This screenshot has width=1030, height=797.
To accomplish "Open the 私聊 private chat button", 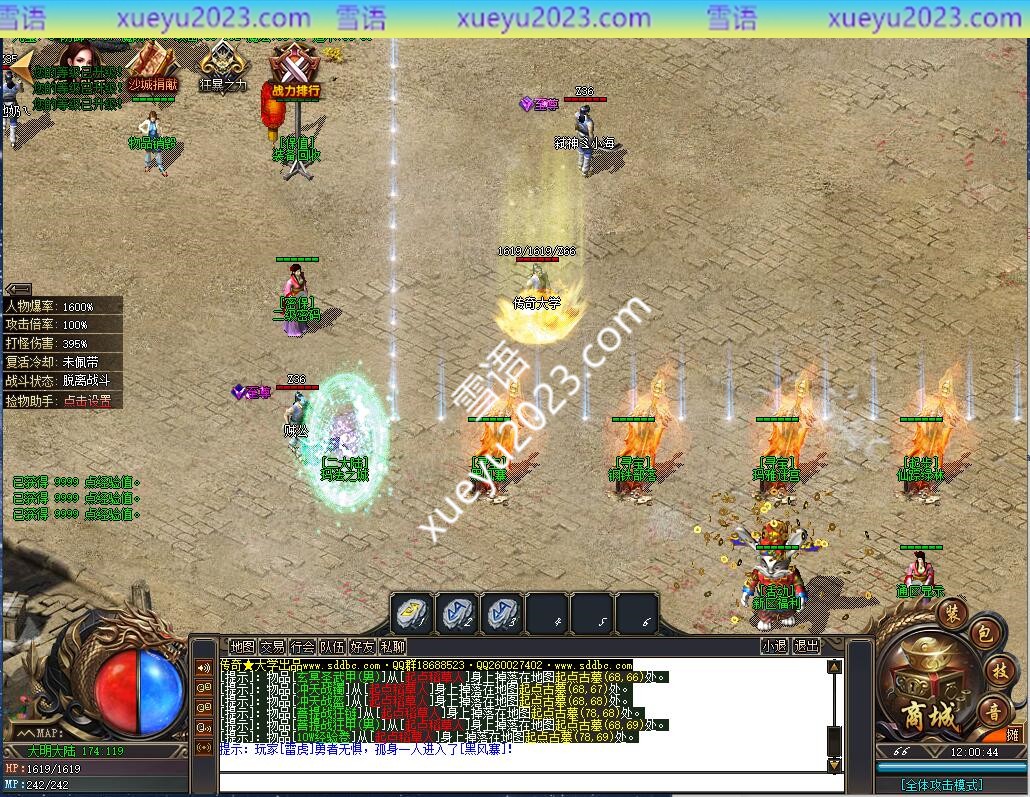I will click(x=392, y=647).
